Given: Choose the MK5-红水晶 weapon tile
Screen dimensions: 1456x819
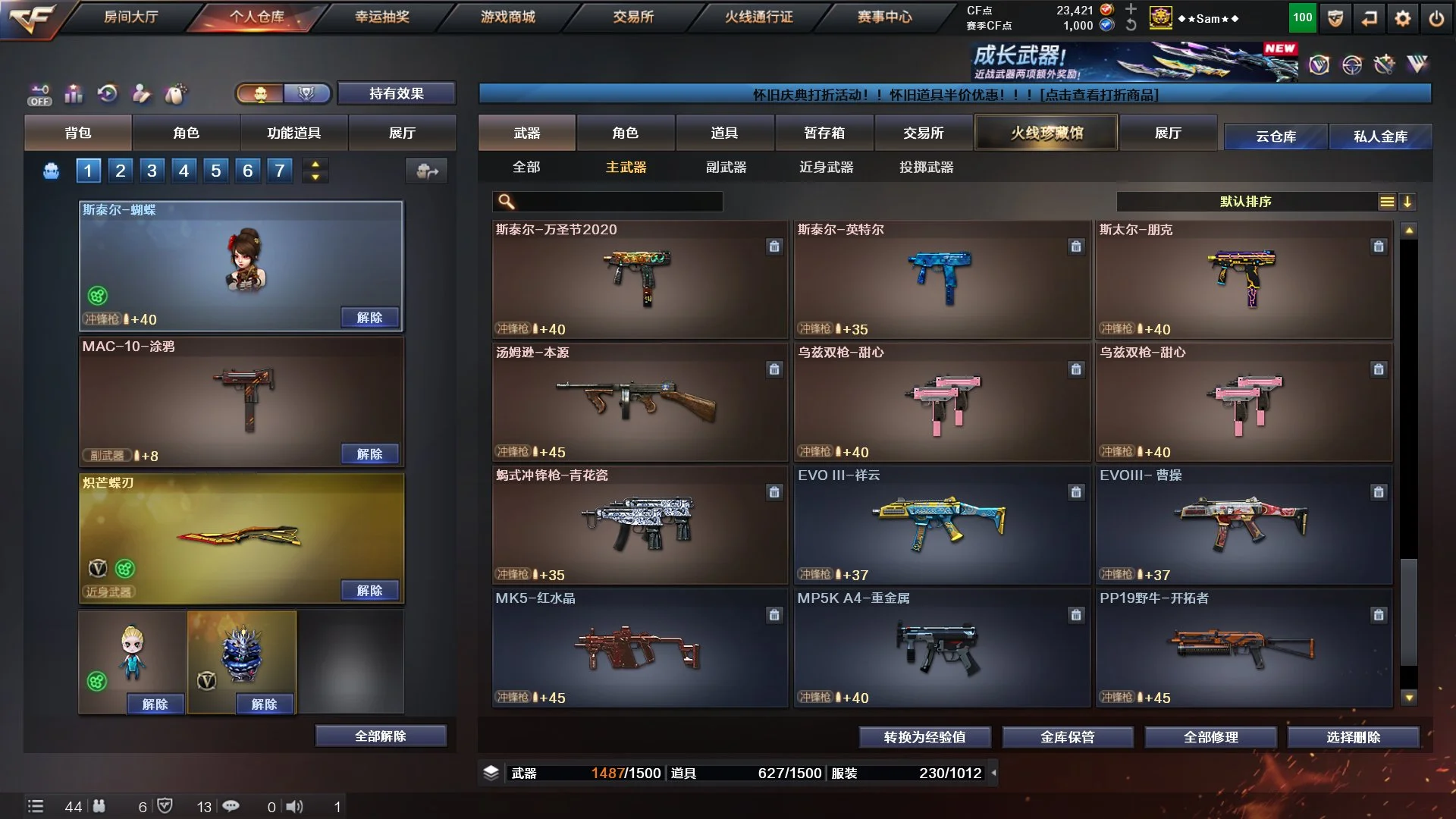Looking at the screenshot, I should 639,648.
